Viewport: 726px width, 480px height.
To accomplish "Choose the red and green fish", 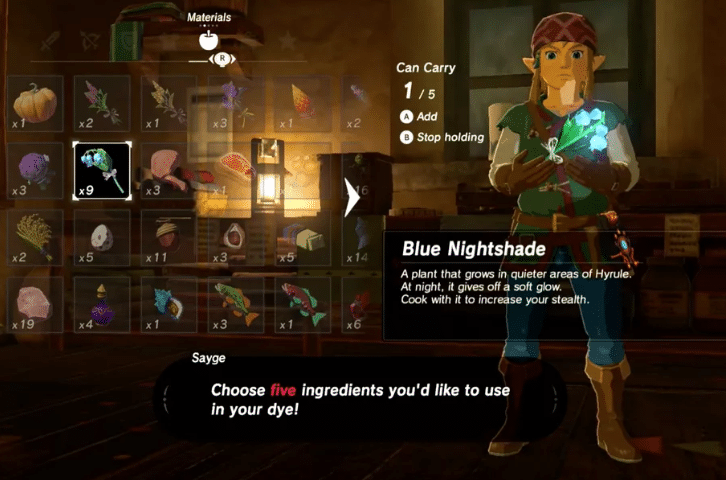I will click(x=301, y=304).
